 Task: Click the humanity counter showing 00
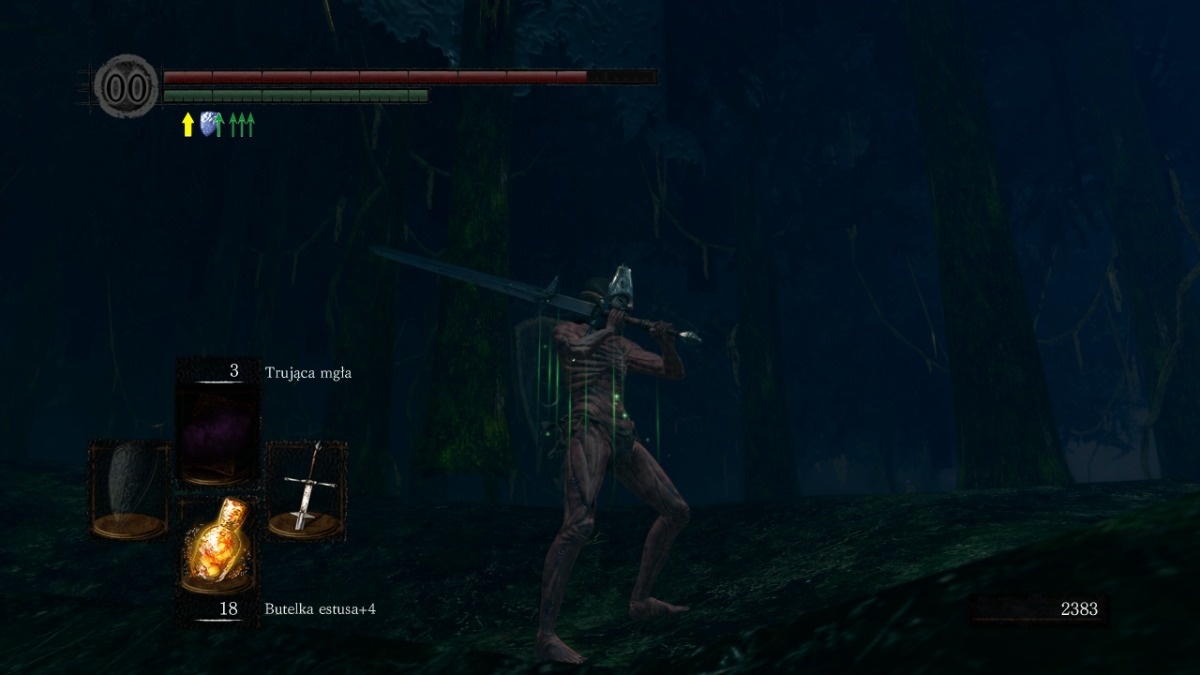pyautogui.click(x=127, y=87)
